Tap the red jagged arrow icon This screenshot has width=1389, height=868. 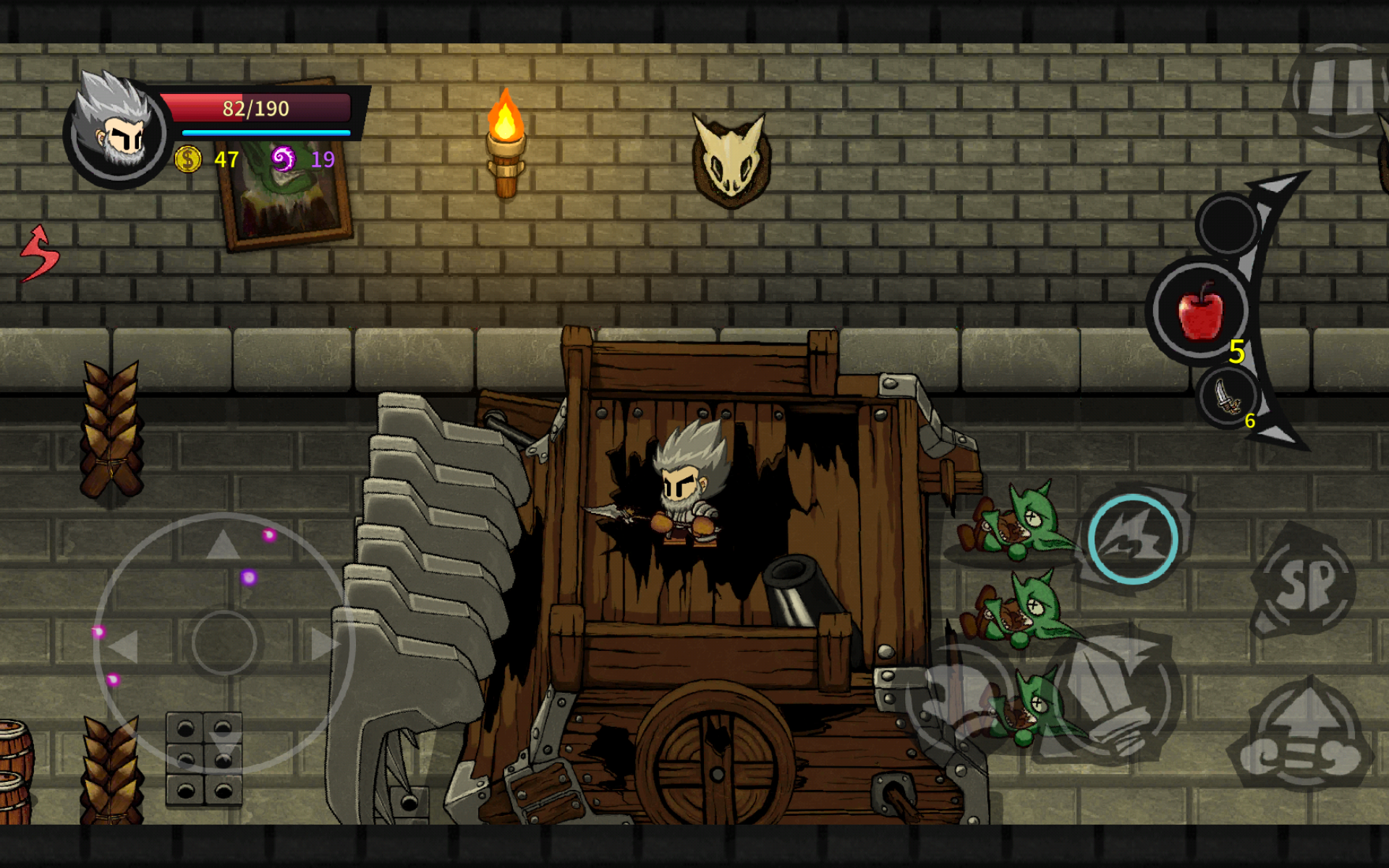click(40, 253)
